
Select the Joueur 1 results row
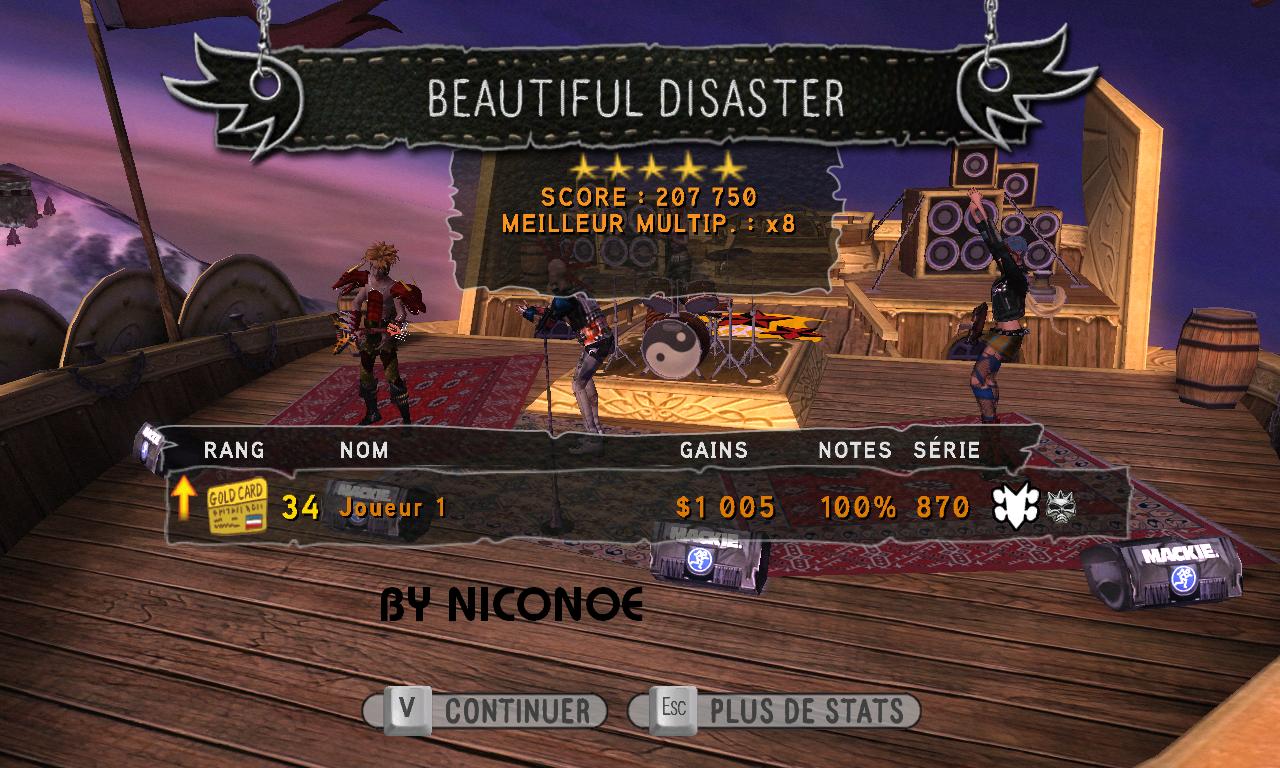click(x=646, y=507)
